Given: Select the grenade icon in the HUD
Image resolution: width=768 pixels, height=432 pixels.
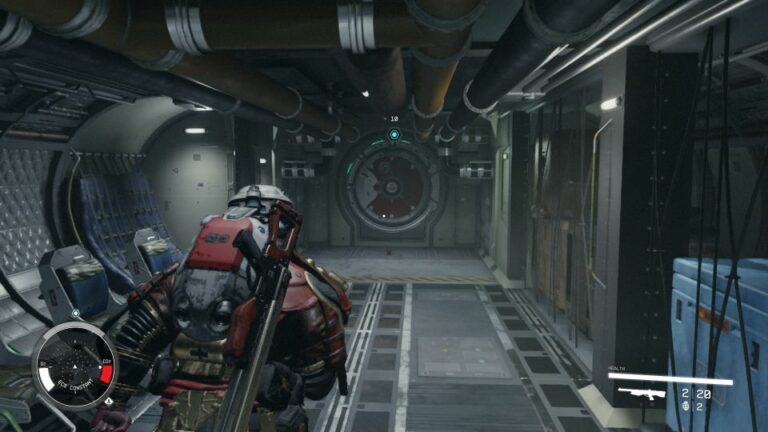Looking at the screenshot, I should 684,407.
